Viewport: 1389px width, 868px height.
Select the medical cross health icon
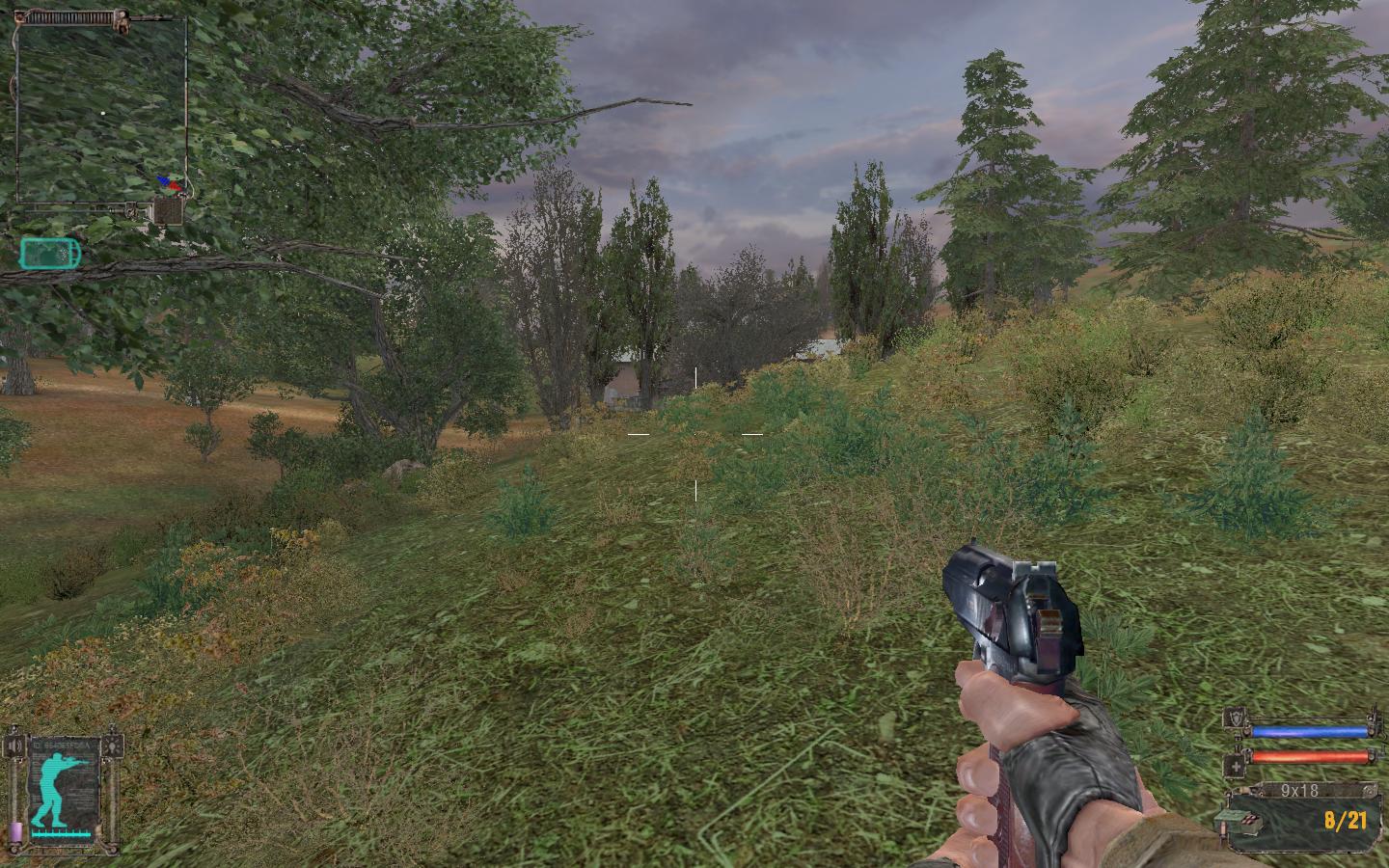1235,766
